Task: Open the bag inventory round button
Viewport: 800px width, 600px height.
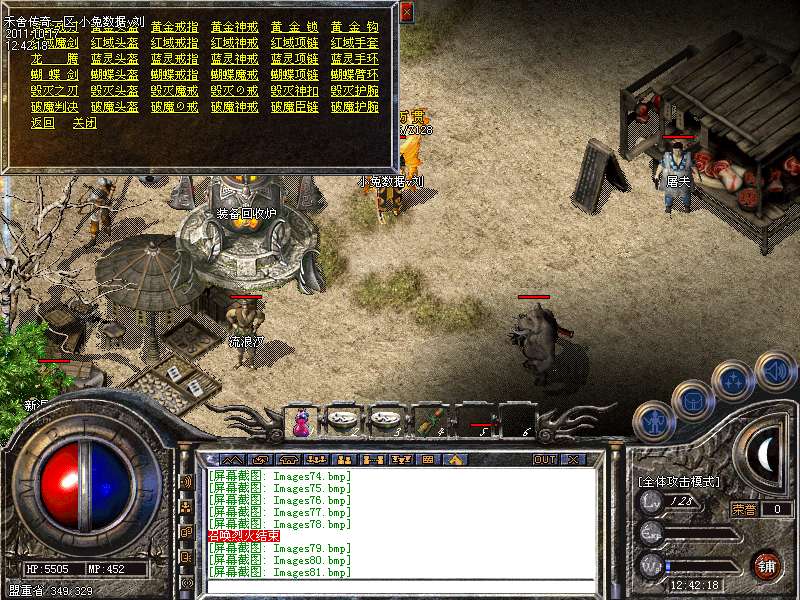Action: (692, 400)
